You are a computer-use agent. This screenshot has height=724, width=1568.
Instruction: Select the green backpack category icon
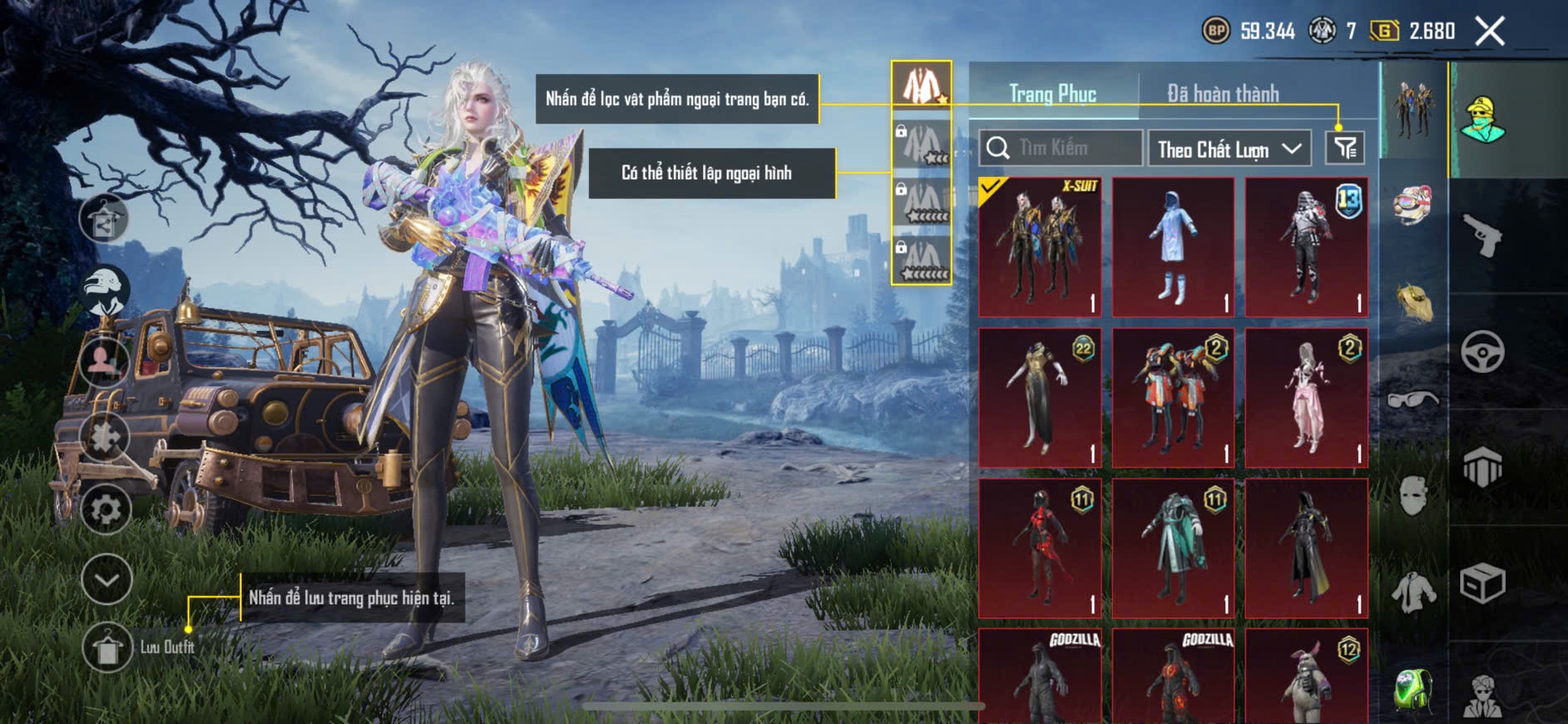click(x=1412, y=690)
